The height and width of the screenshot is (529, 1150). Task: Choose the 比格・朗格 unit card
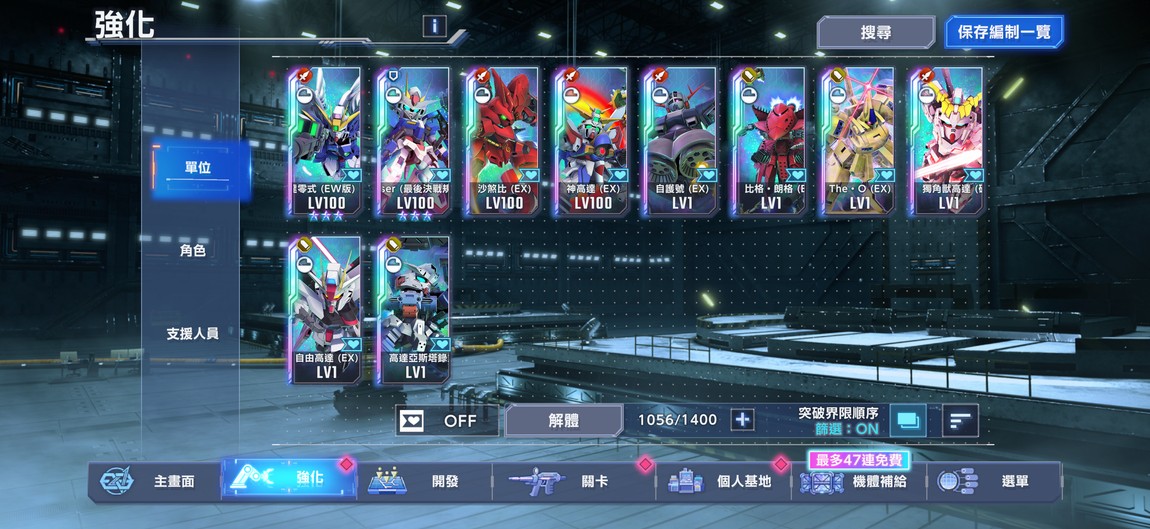pyautogui.click(x=768, y=141)
